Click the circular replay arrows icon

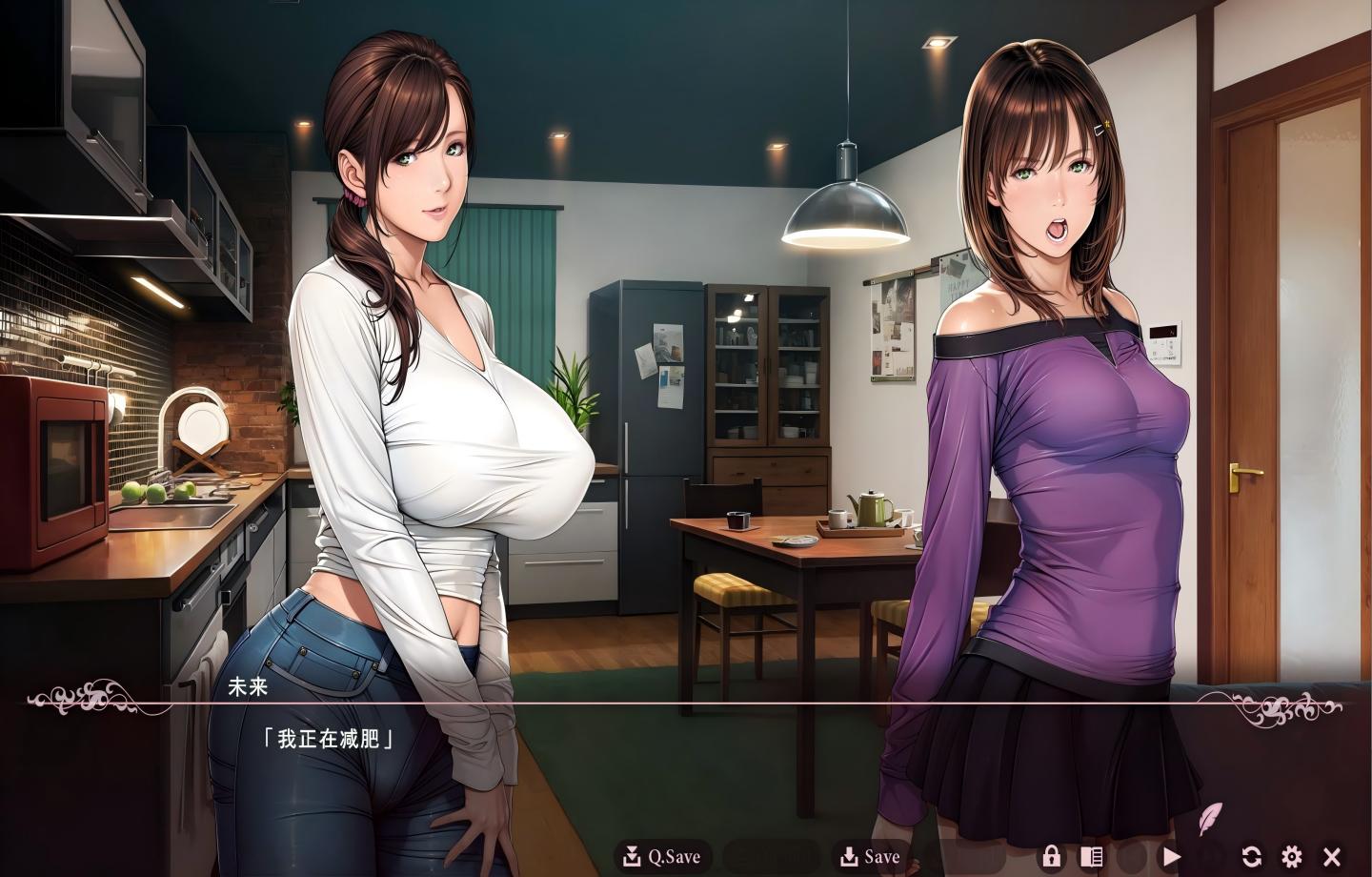pyautogui.click(x=1253, y=856)
